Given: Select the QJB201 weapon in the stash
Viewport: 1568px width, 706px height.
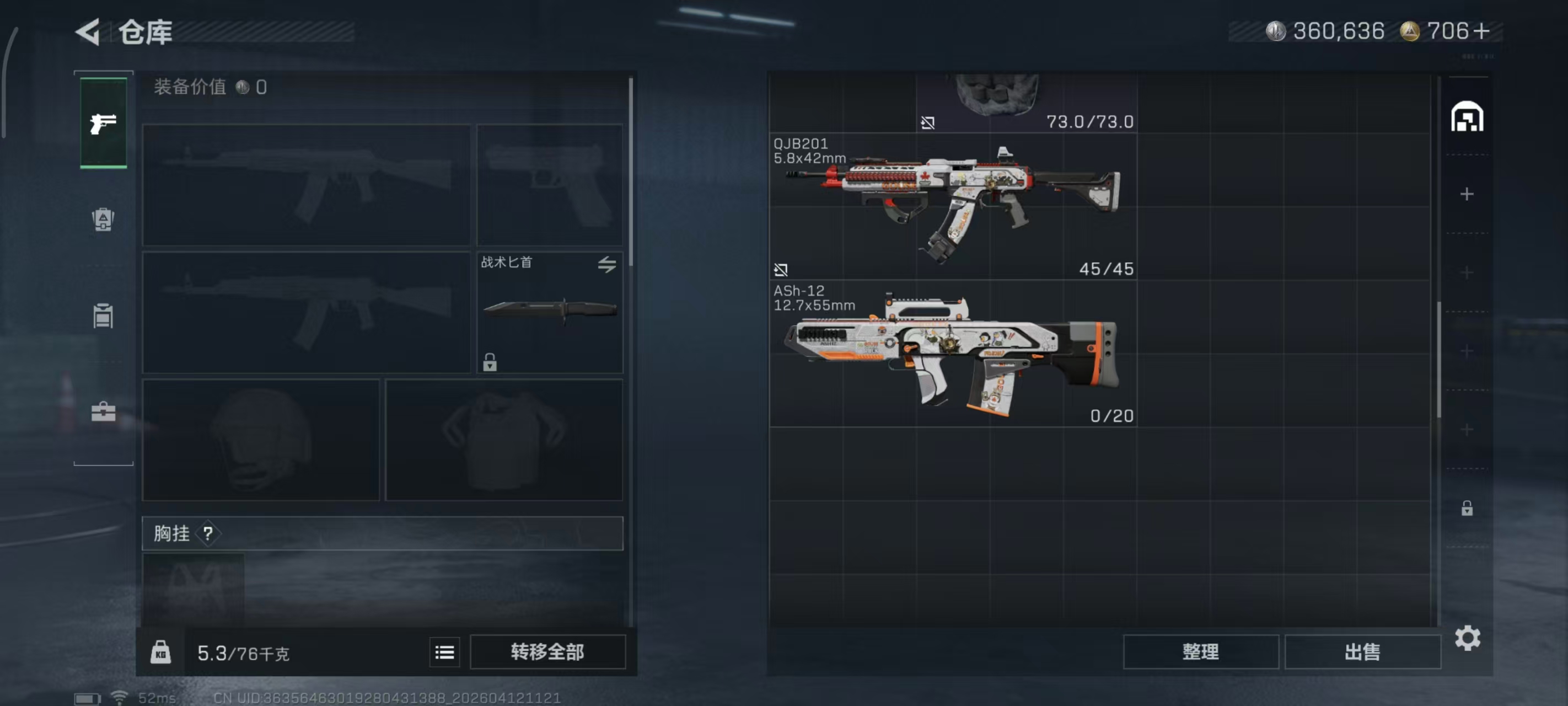Looking at the screenshot, I should point(953,206).
